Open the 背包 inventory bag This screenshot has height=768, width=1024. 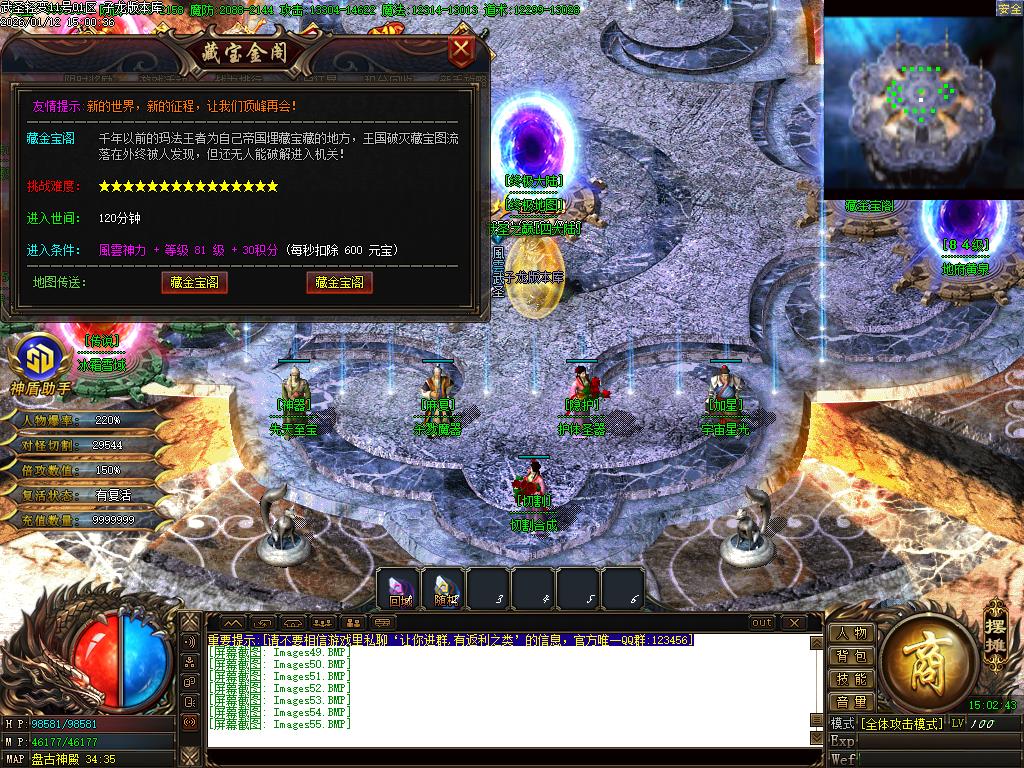tap(851, 657)
